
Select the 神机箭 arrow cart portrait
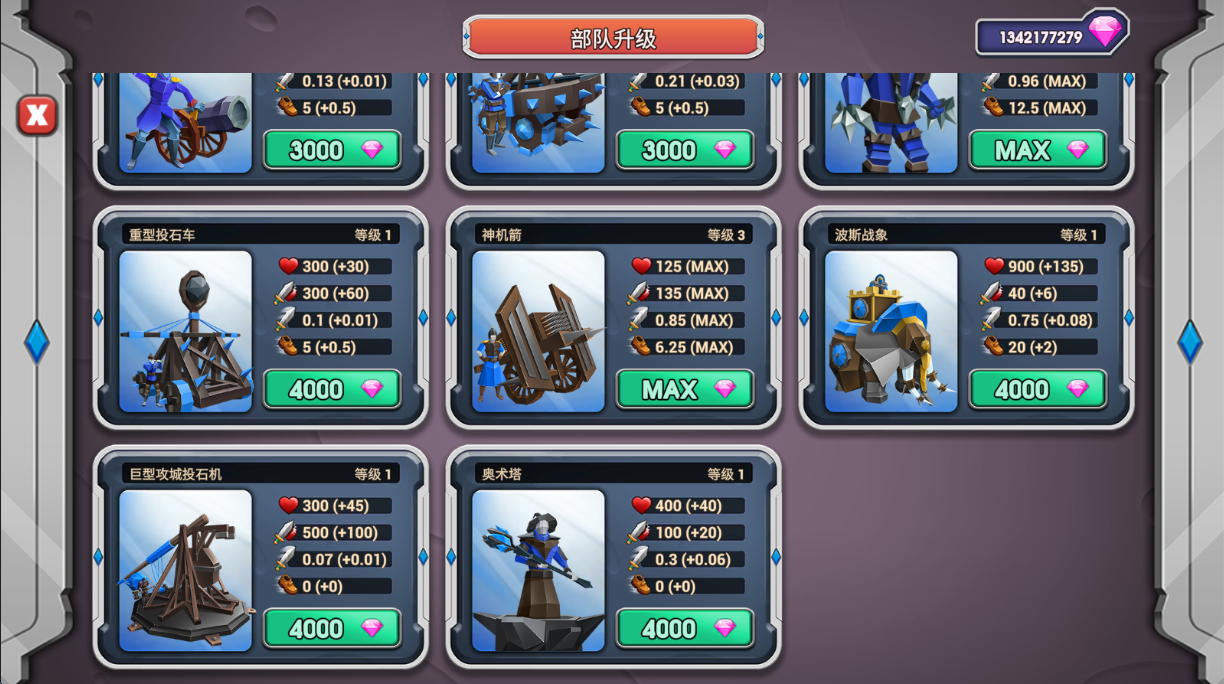tap(538, 331)
